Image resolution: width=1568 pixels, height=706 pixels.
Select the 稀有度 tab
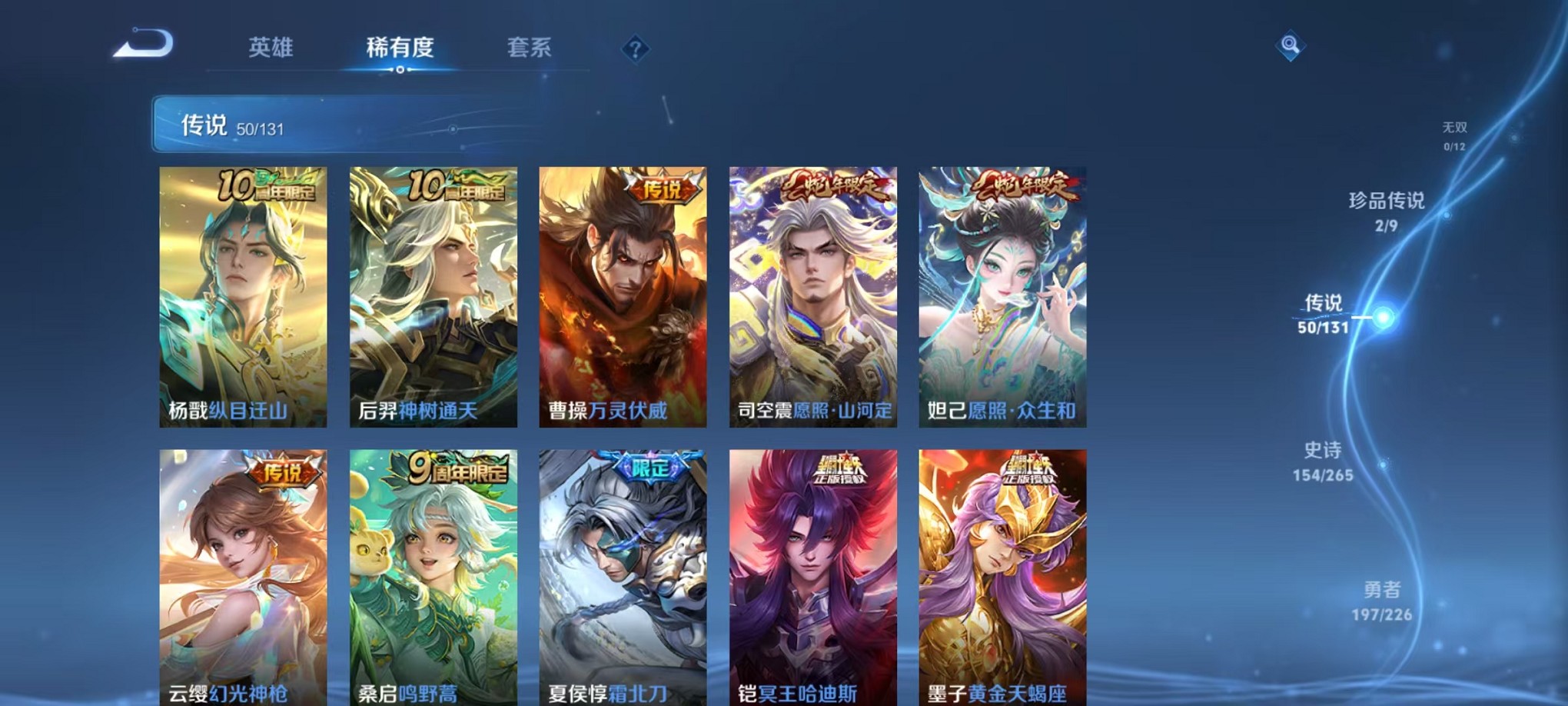point(398,48)
